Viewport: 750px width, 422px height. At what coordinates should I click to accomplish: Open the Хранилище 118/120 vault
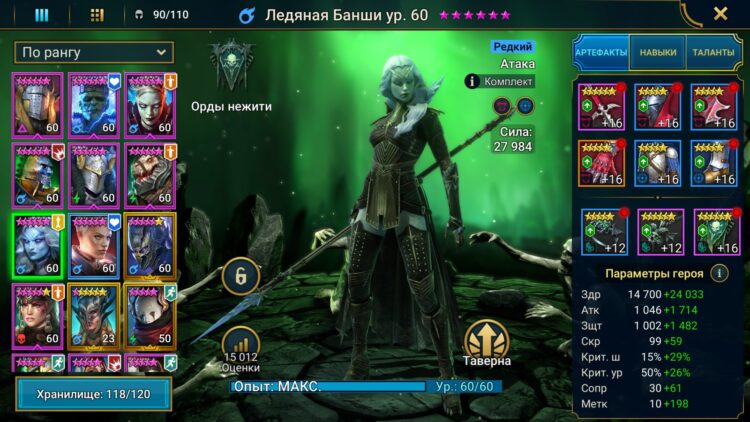coord(94,395)
